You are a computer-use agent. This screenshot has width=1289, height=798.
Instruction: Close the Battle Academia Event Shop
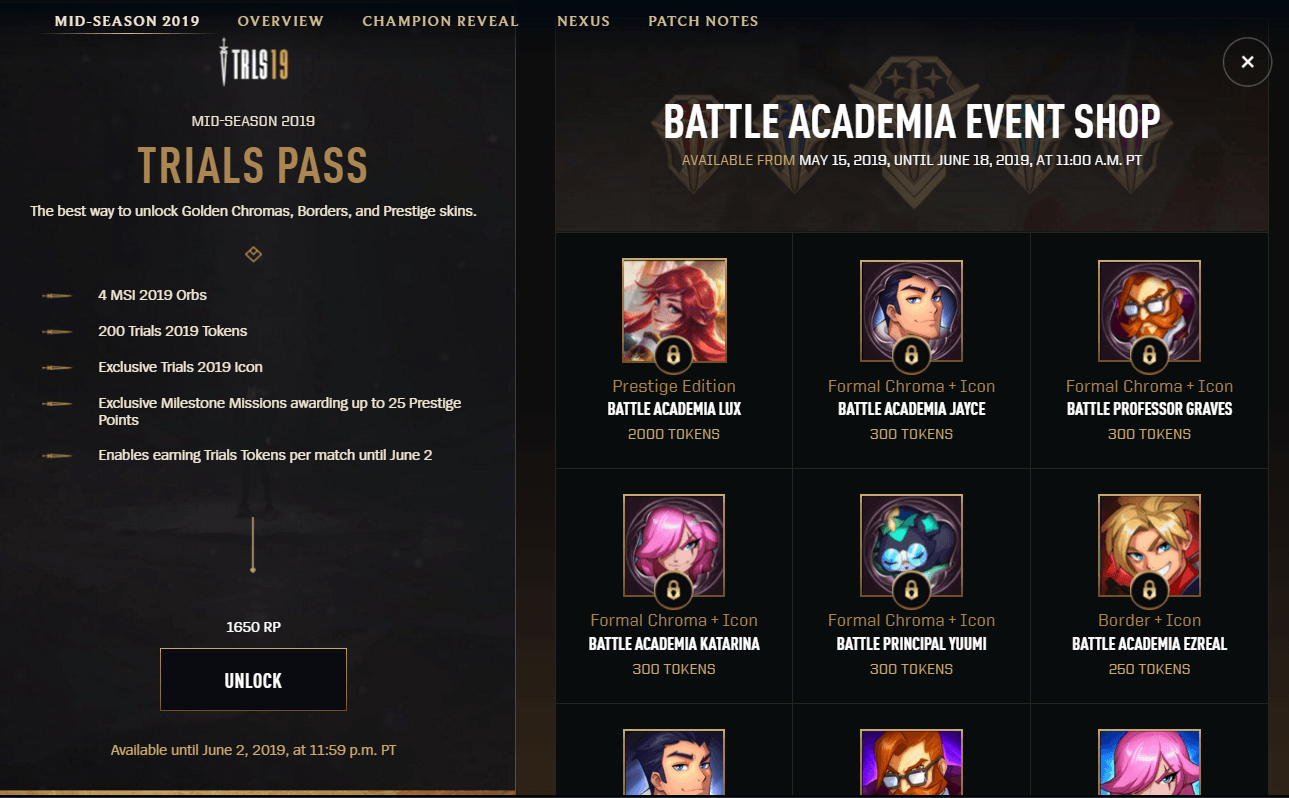pyautogui.click(x=1247, y=62)
